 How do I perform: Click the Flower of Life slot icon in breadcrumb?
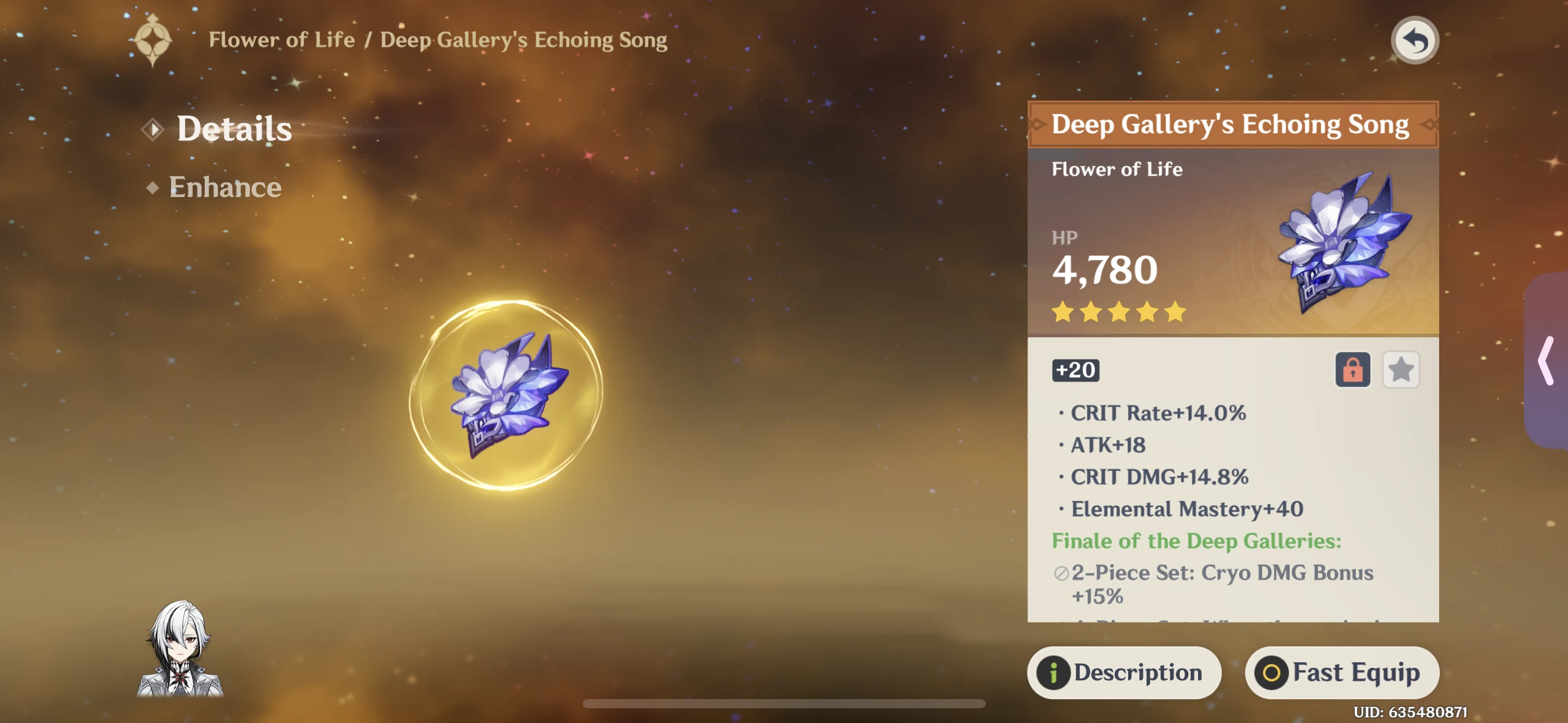(153, 39)
